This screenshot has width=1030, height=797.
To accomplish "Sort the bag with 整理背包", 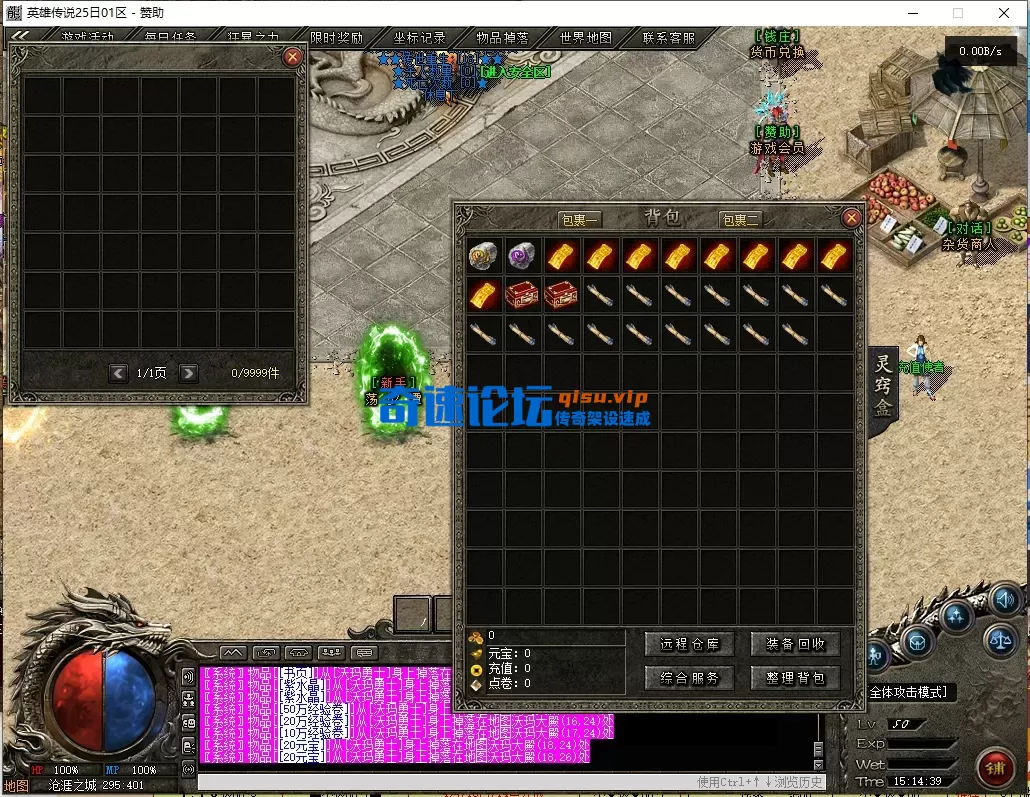I will click(795, 678).
